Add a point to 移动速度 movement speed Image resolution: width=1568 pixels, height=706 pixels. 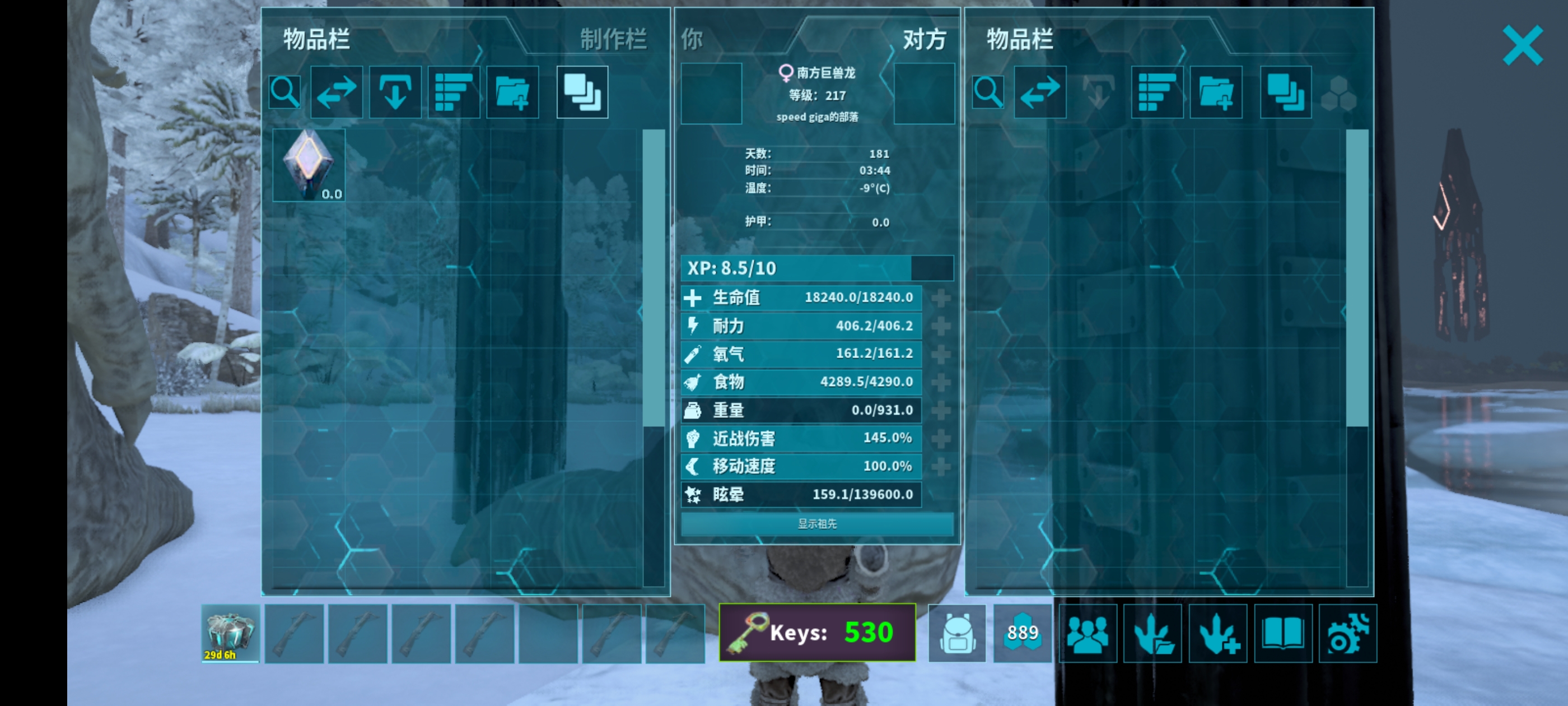(941, 467)
